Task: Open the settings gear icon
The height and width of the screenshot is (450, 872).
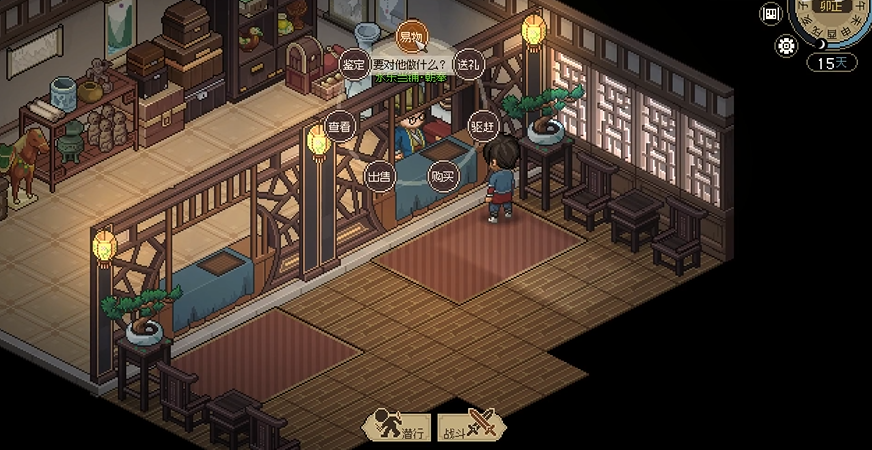Action: click(786, 45)
